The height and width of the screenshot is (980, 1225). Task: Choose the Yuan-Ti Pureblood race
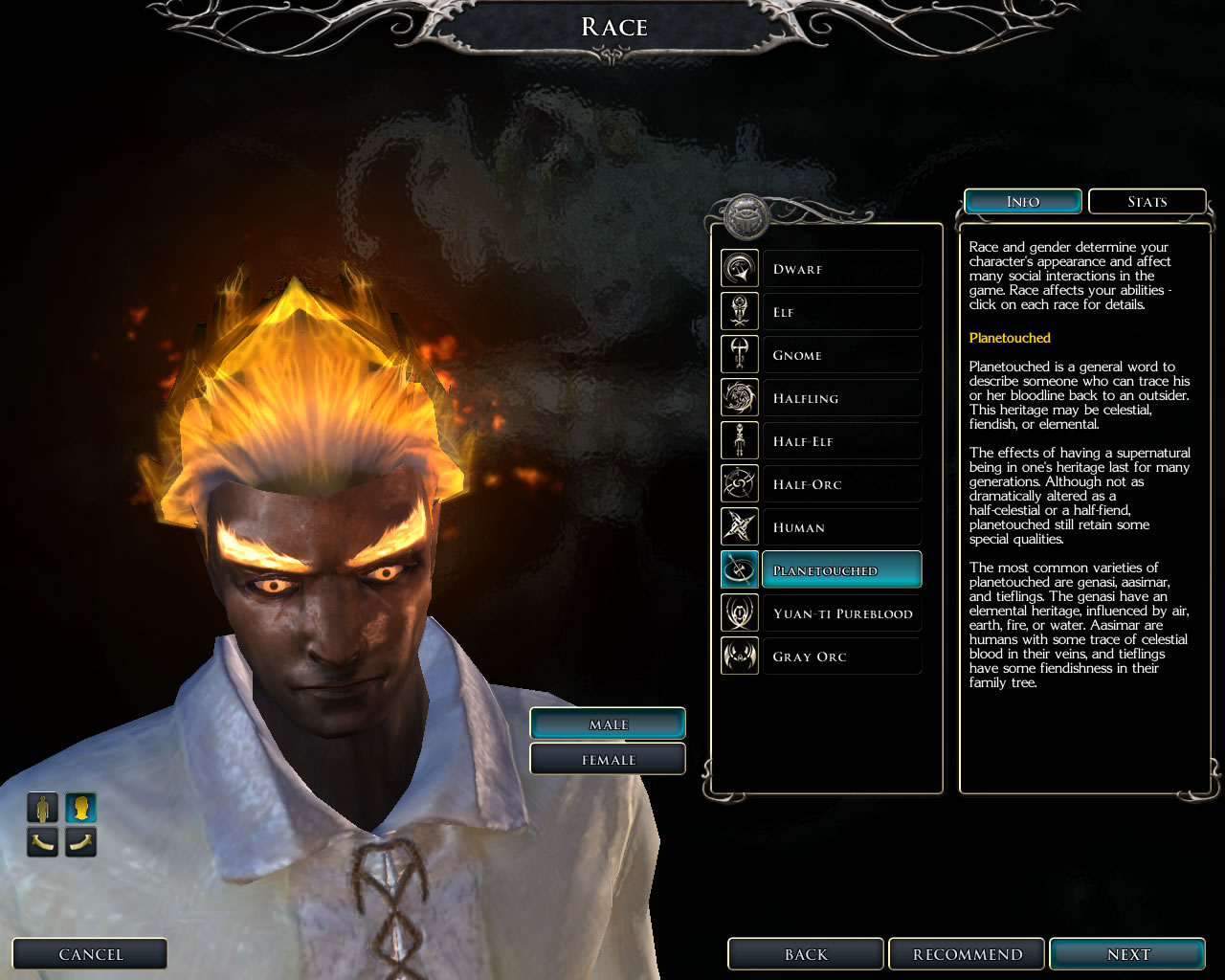(841, 613)
